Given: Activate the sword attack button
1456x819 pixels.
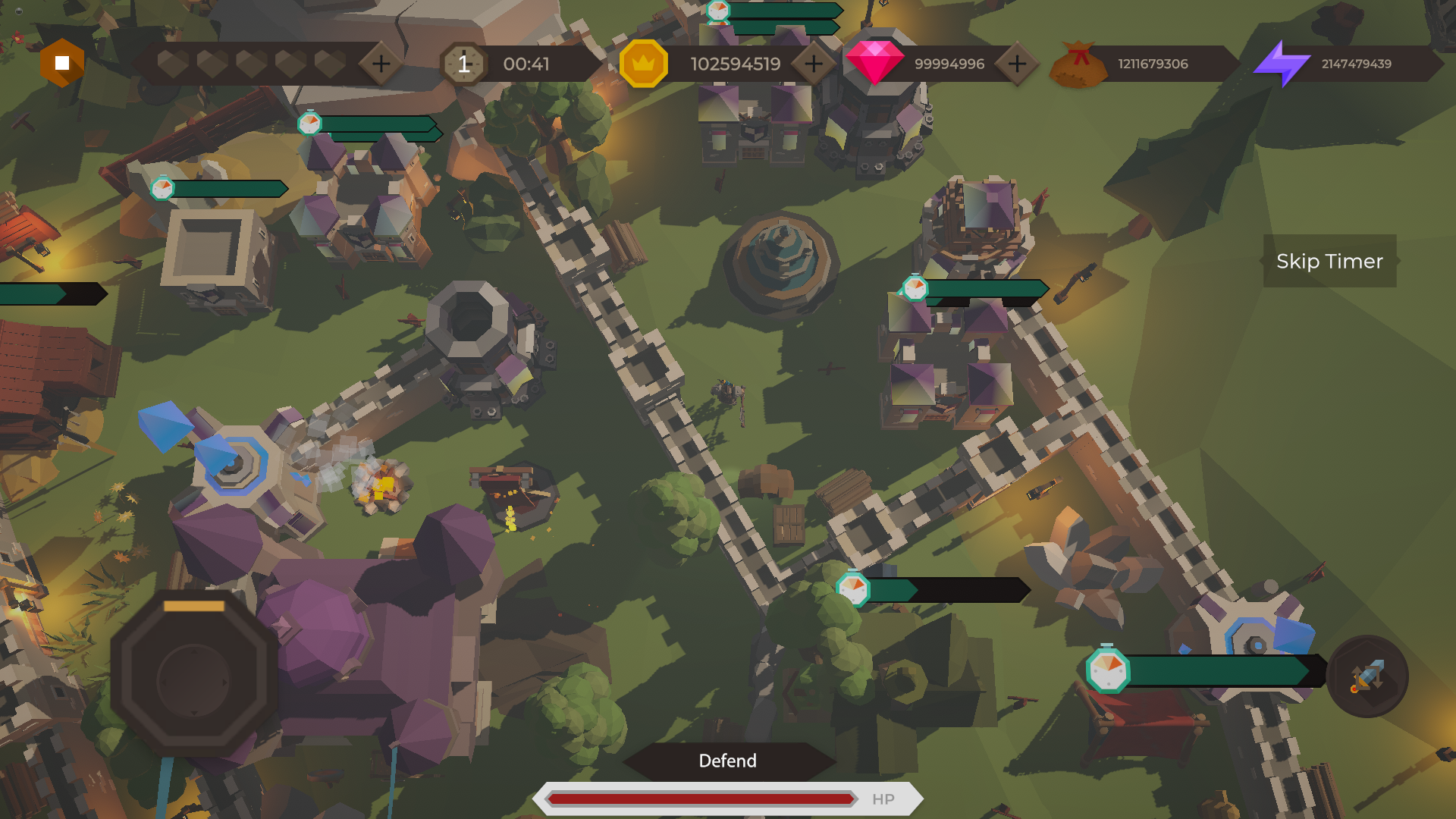Looking at the screenshot, I should pos(1367,676).
